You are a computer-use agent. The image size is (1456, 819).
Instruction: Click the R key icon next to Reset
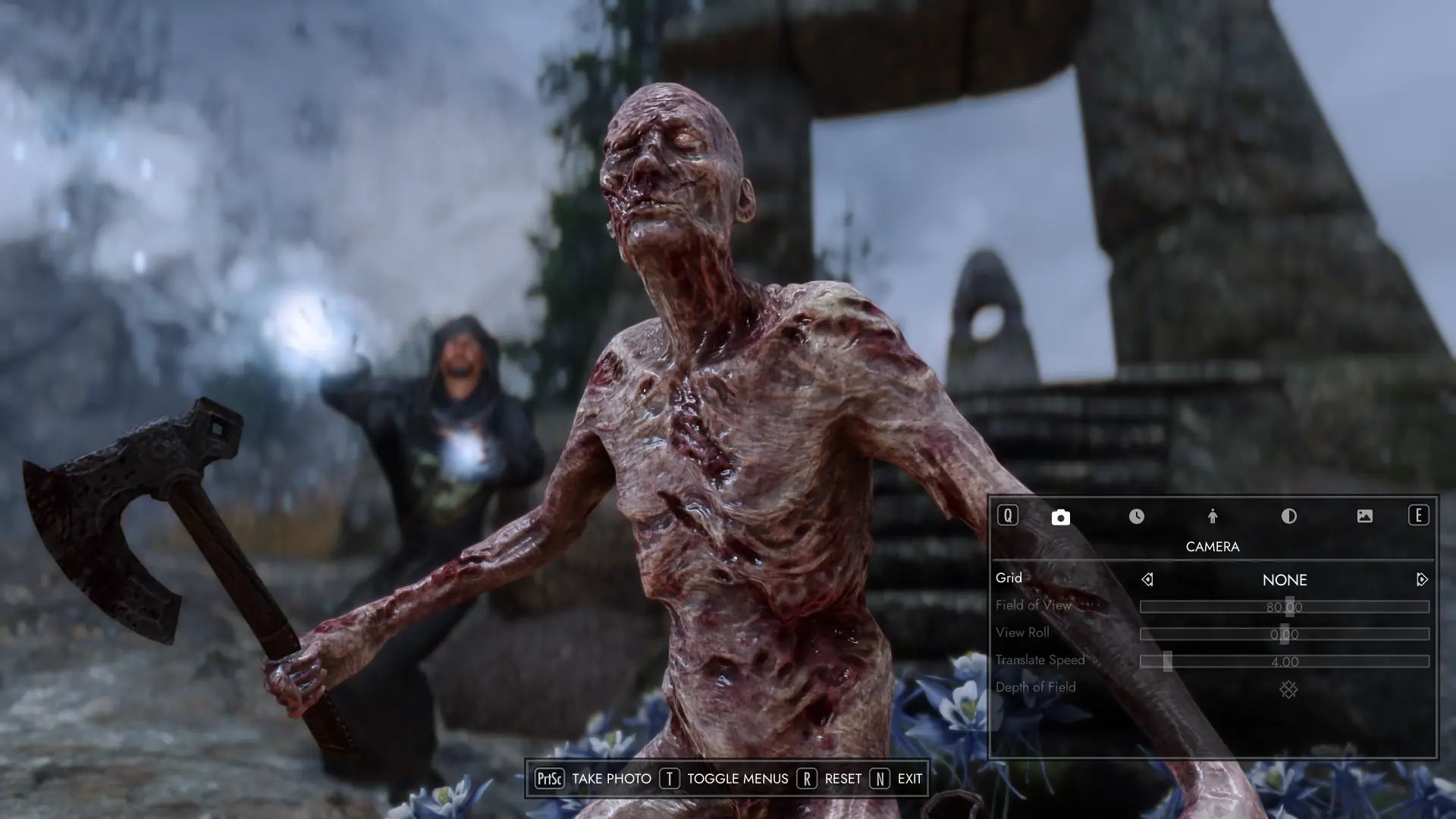806,778
